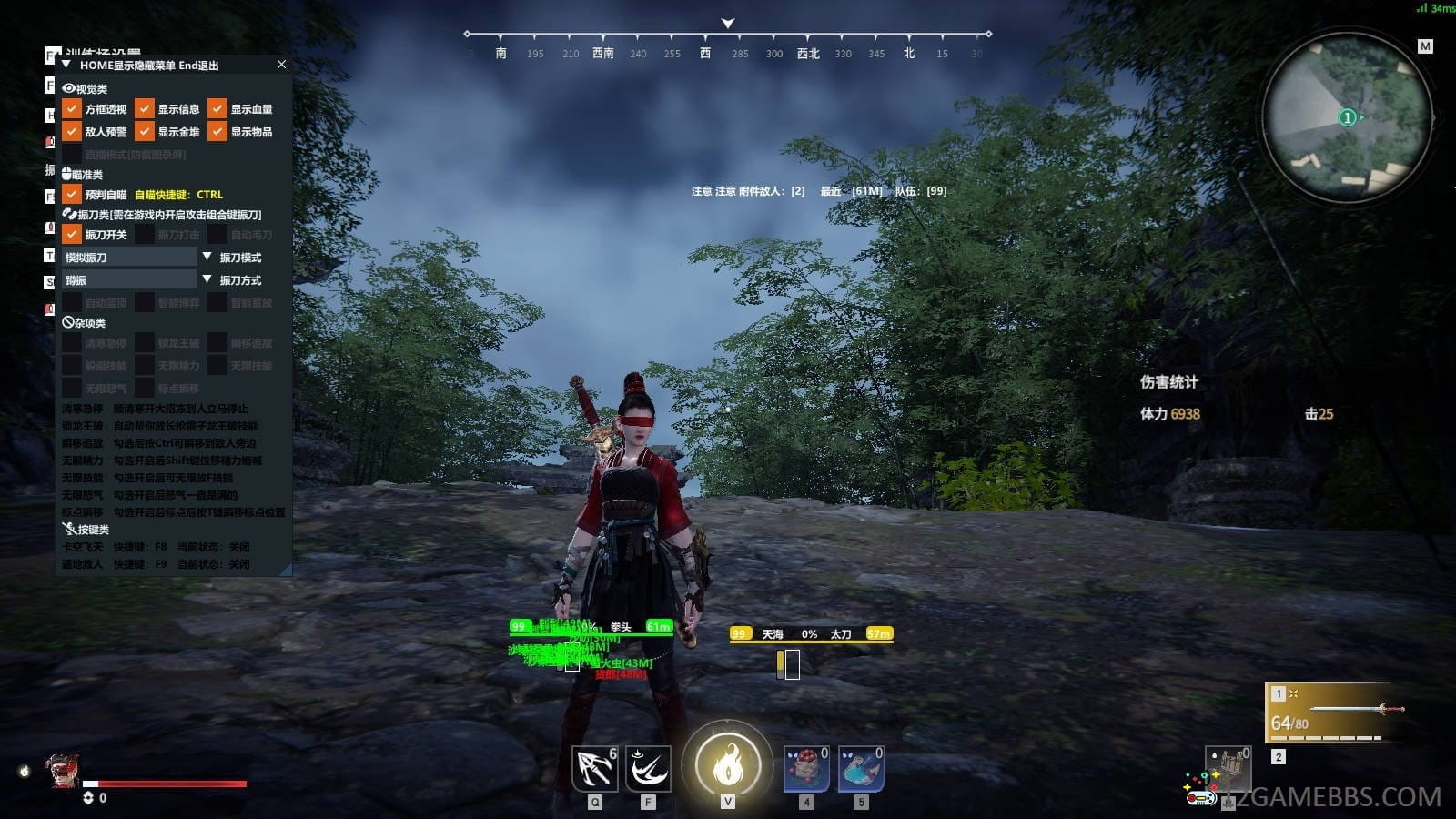Toggle the 显示血量 checkbox
The width and height of the screenshot is (1456, 819).
[x=217, y=109]
